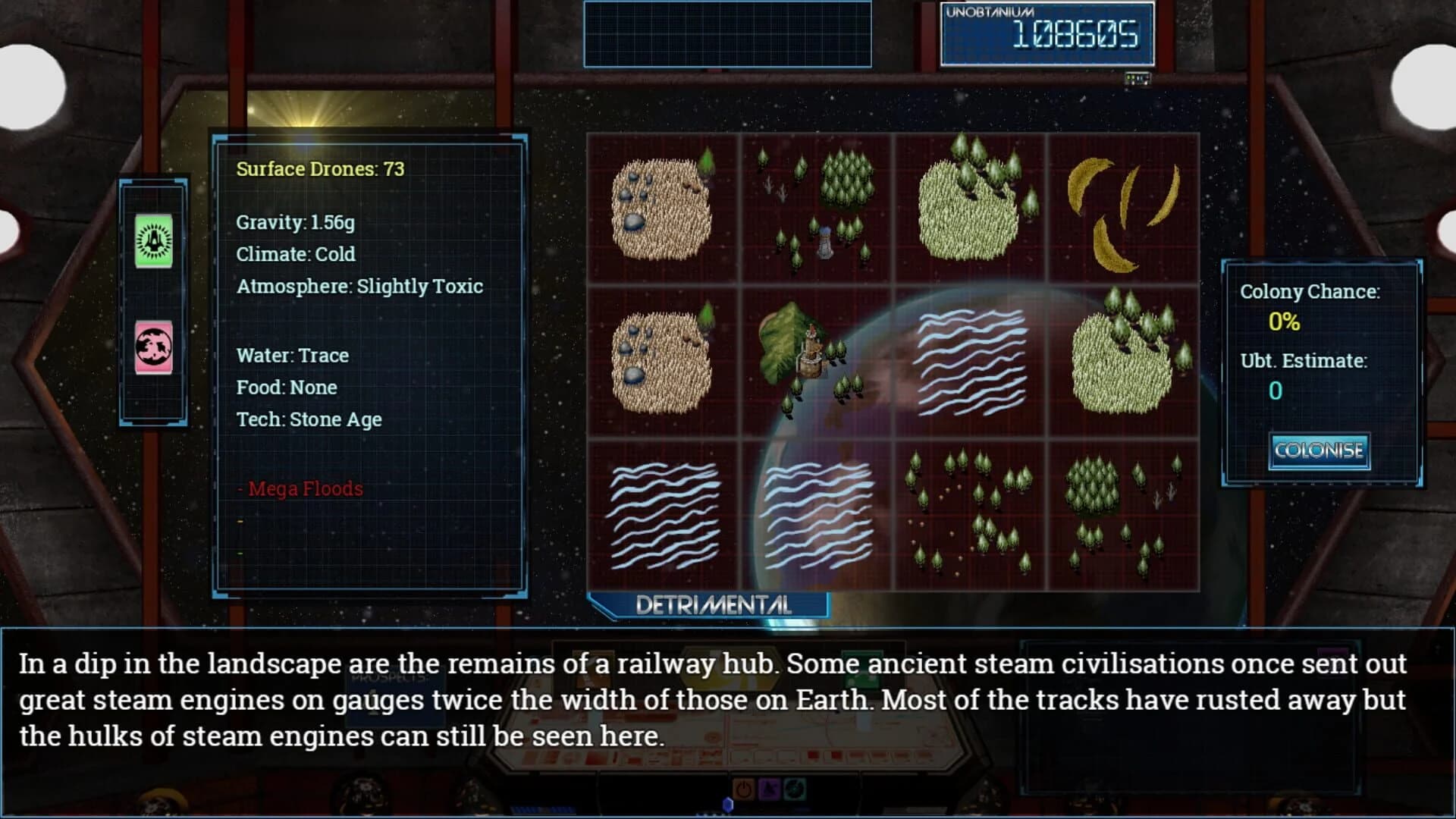Toggle the DETRIMENTAL status indicator

coord(711,606)
